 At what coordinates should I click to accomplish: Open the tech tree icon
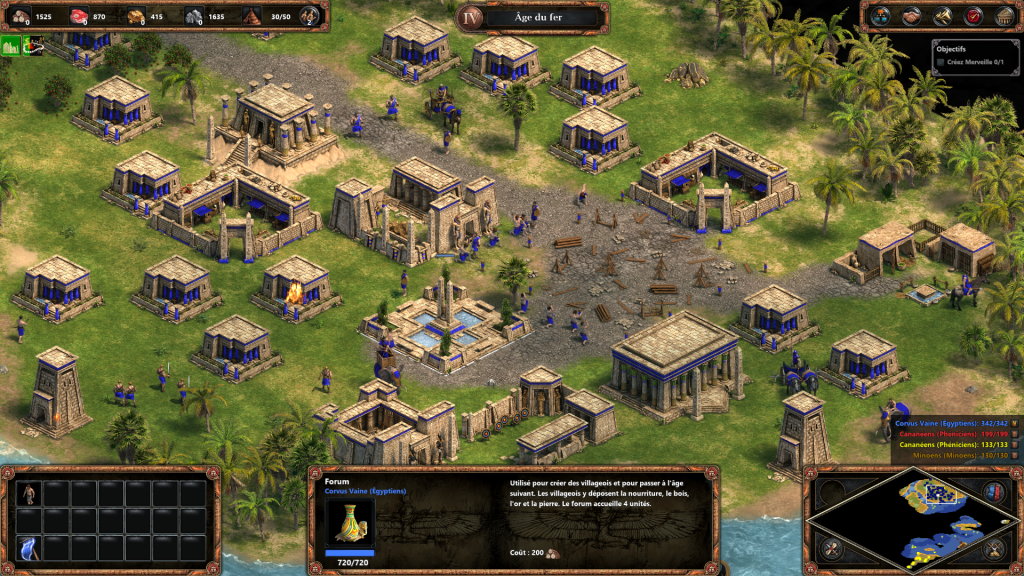(x=880, y=16)
